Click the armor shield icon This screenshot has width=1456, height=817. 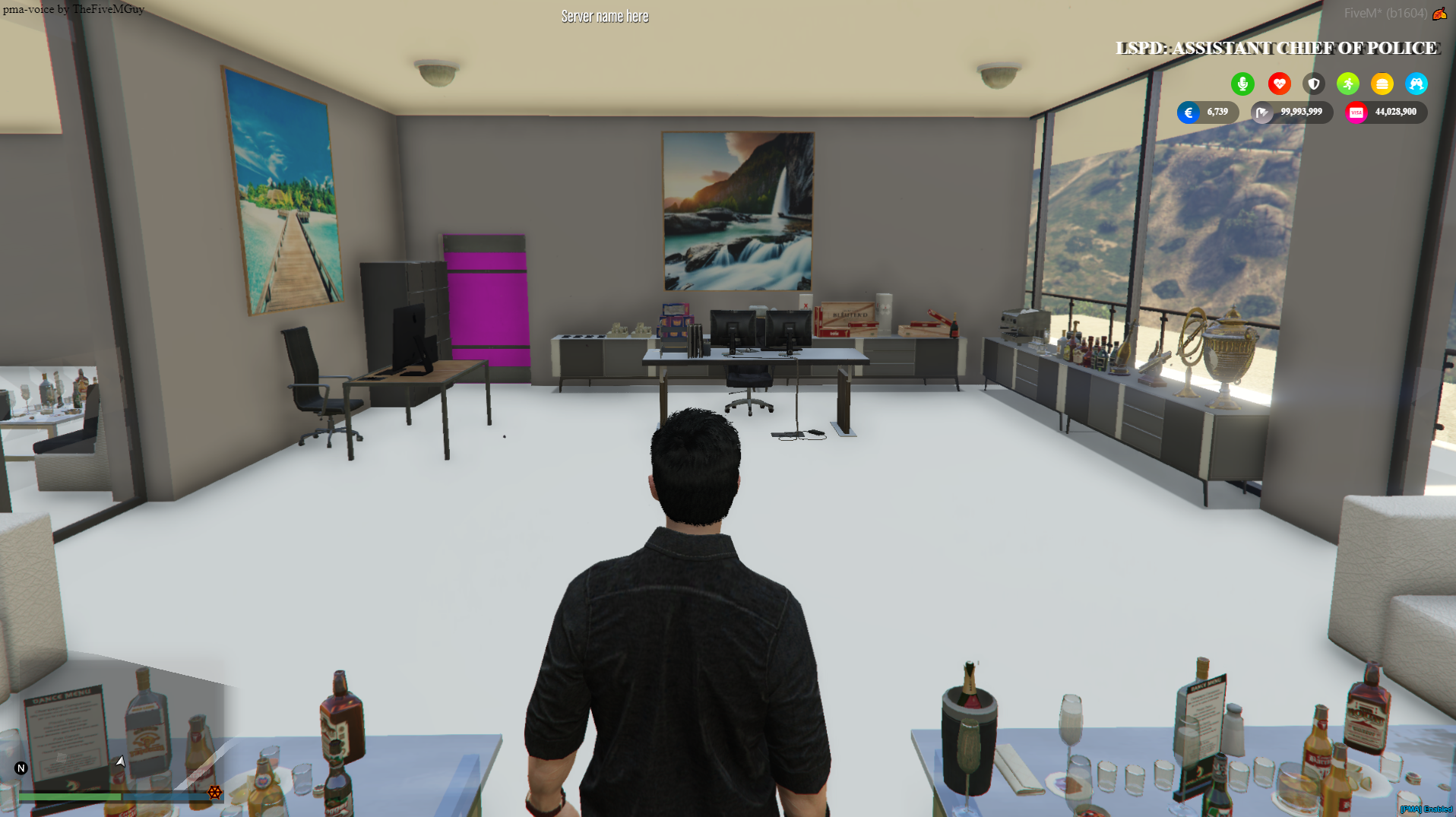(1314, 84)
